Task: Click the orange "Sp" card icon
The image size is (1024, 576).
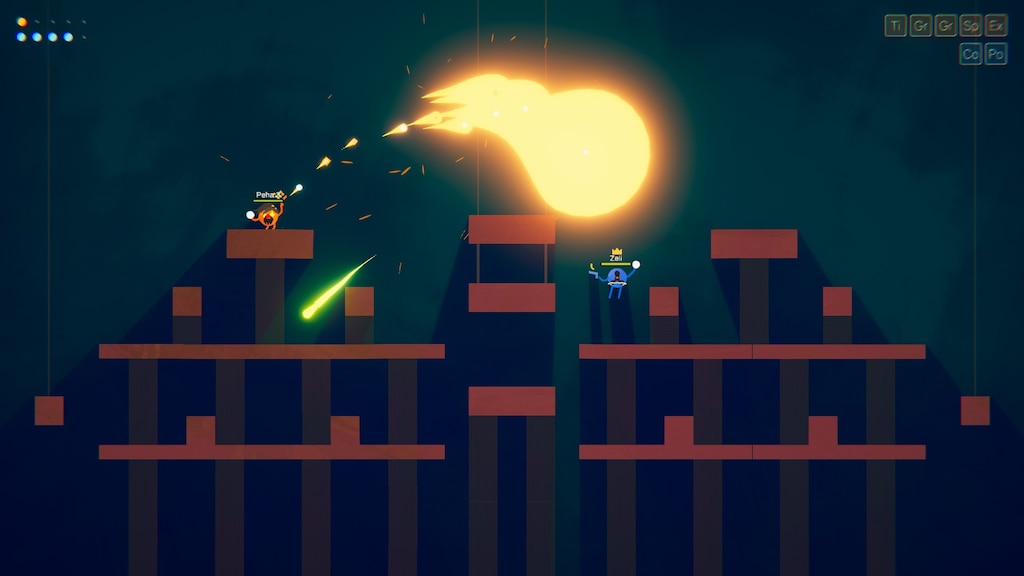Action: tap(970, 26)
